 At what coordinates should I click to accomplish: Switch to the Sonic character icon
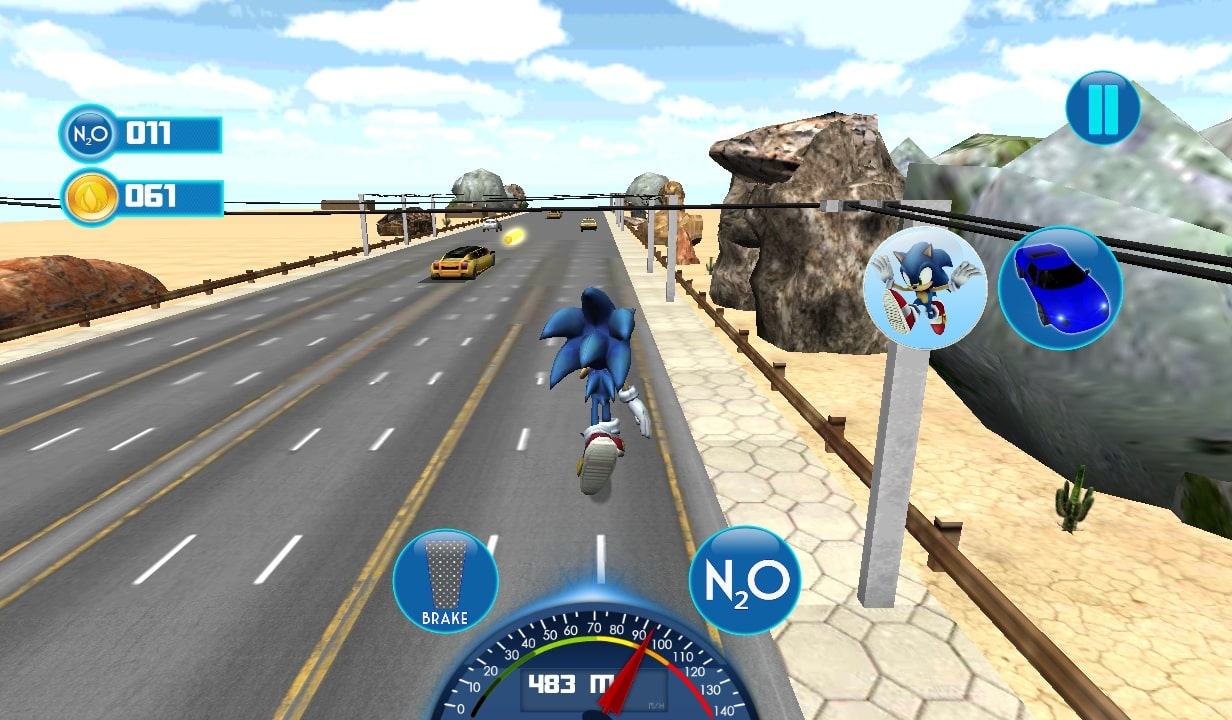tap(925, 288)
